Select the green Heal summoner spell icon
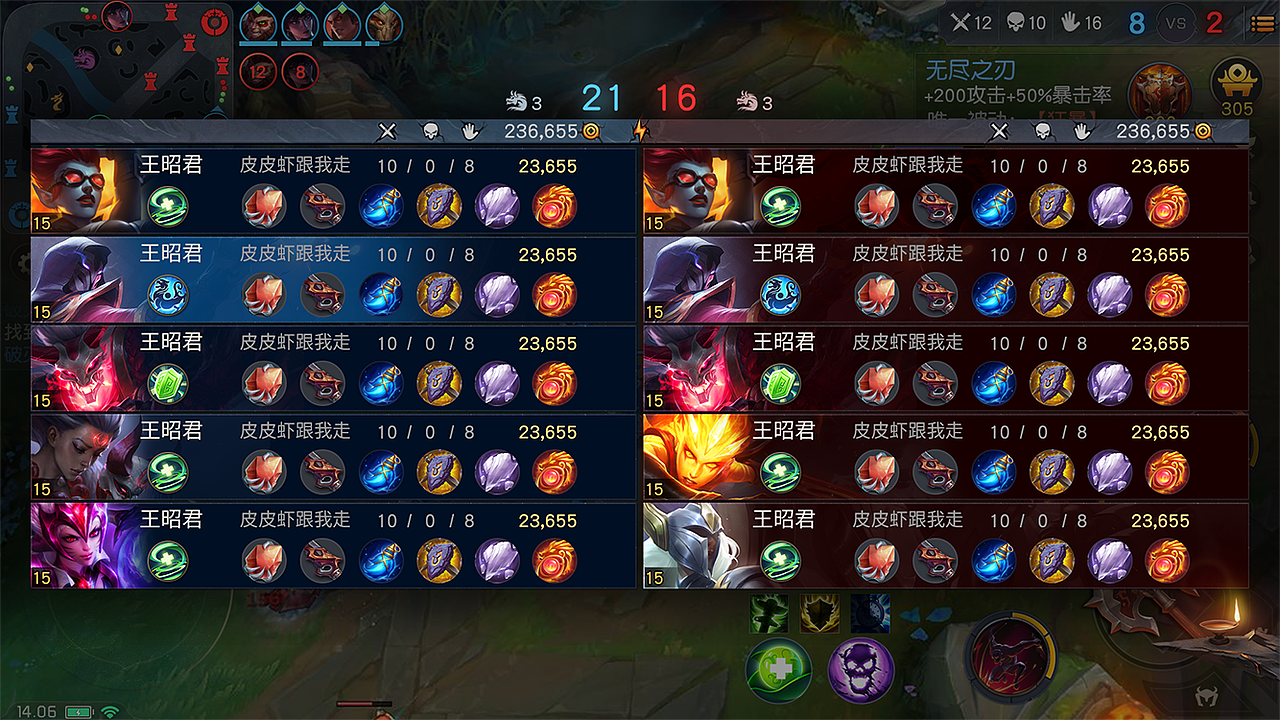 779,668
